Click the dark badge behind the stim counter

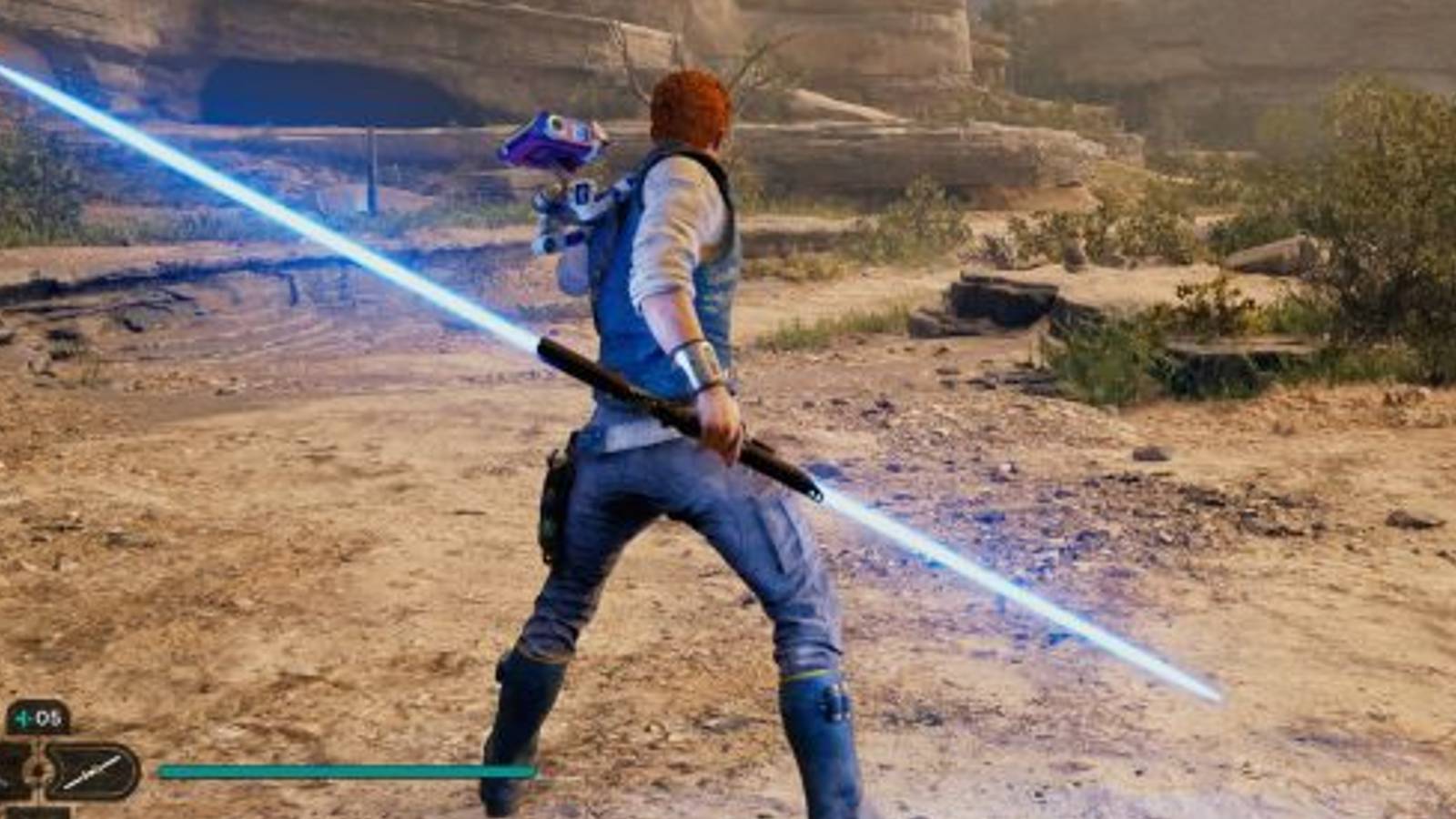36,716
